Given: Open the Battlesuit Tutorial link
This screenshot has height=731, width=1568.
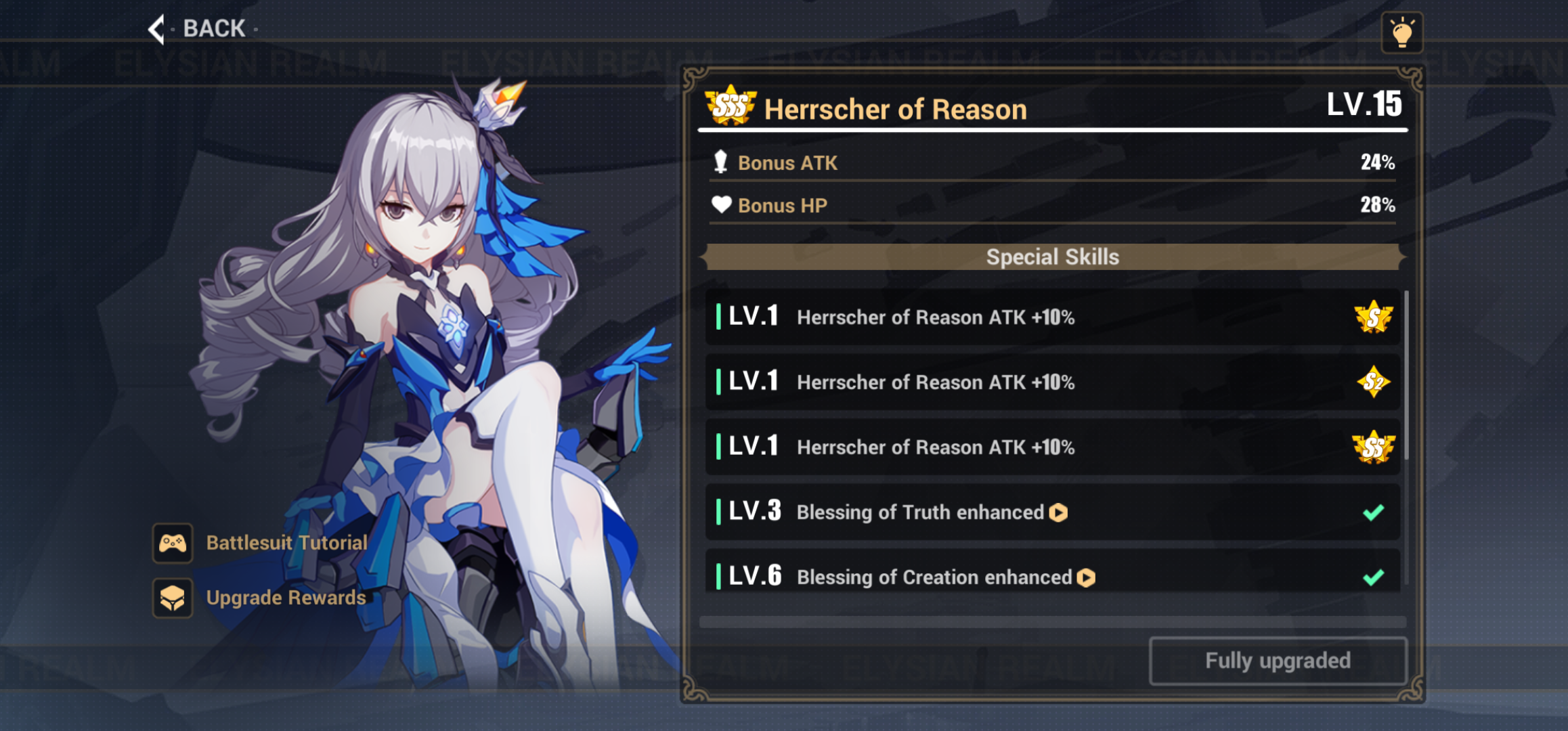Looking at the screenshot, I should (x=286, y=542).
